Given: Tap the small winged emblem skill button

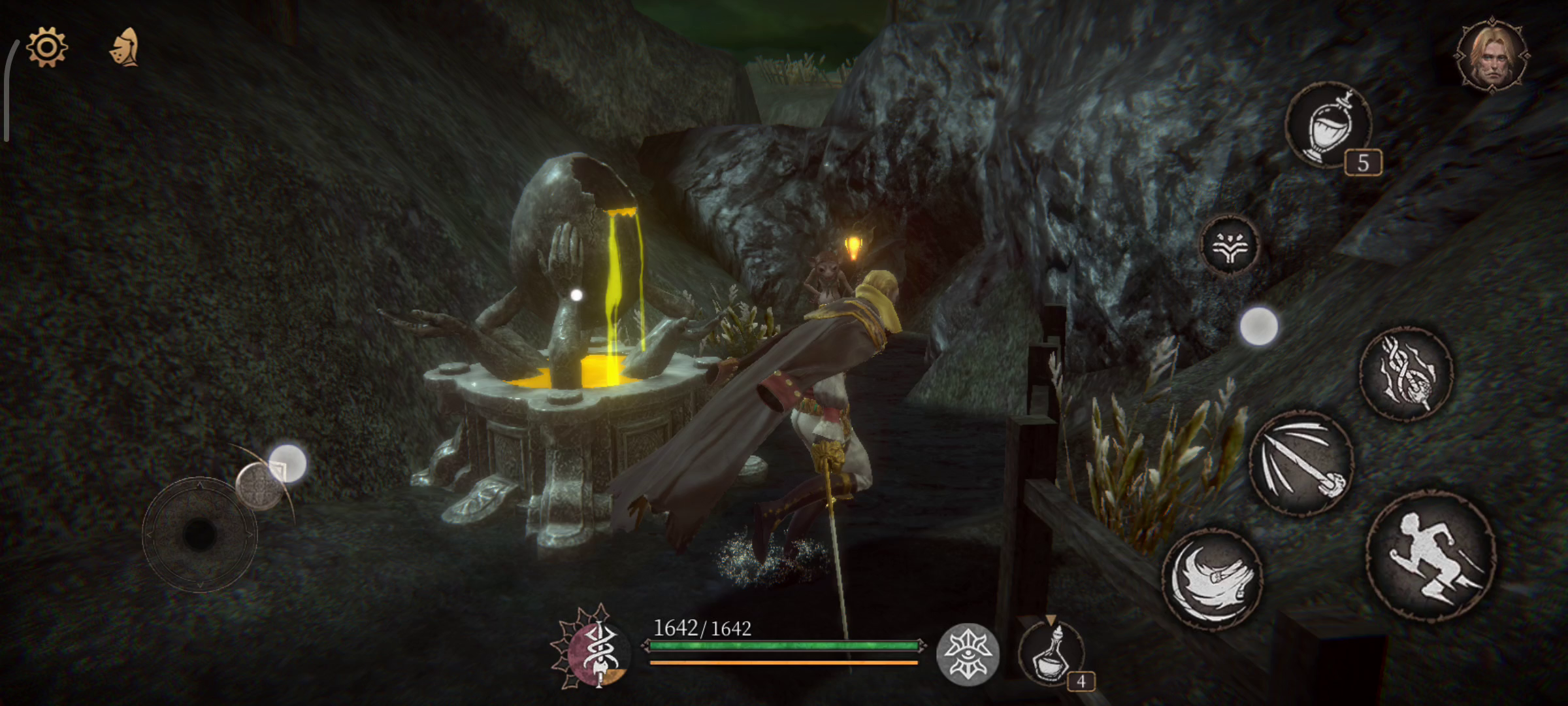Looking at the screenshot, I should coord(1229,244).
